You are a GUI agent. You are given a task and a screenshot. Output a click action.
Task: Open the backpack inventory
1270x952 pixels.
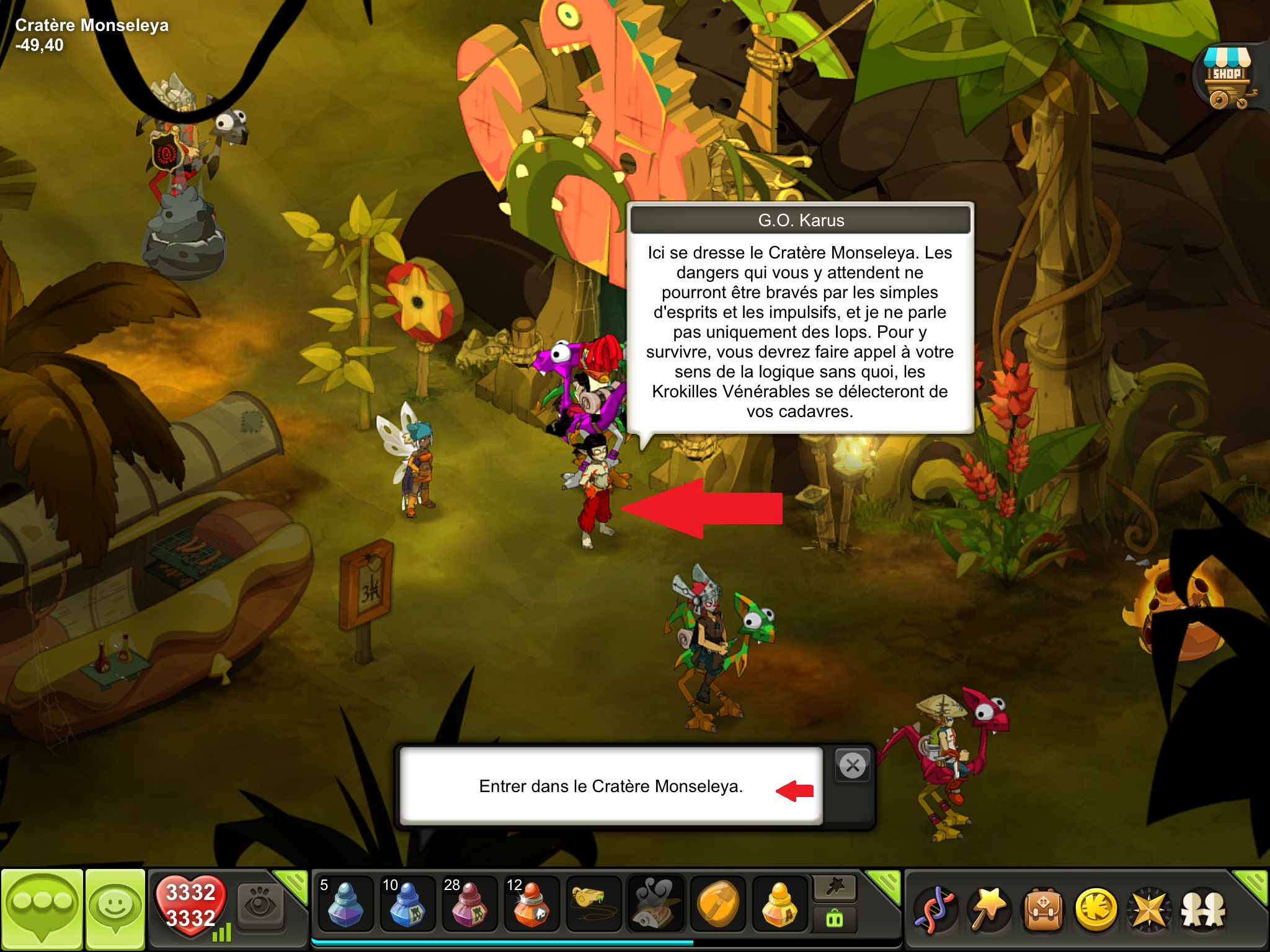[x=1043, y=909]
